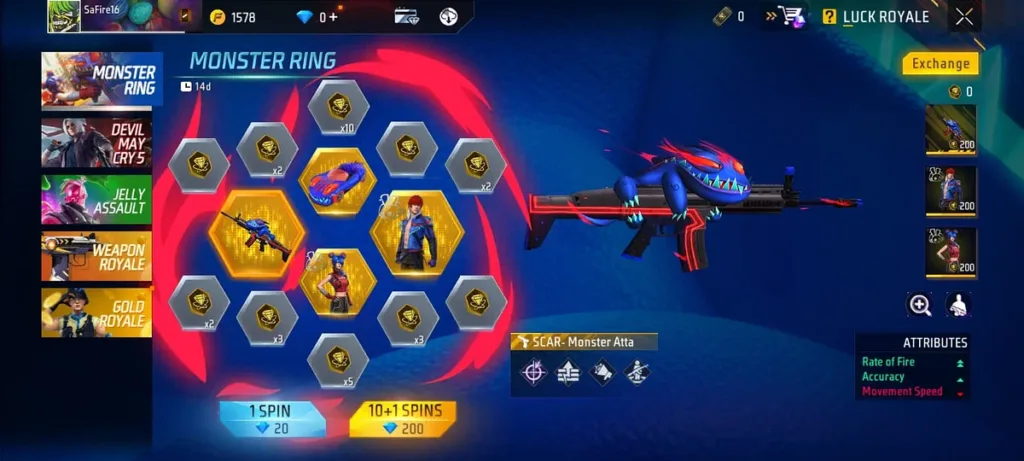Viewport: 1024px width, 461px height.
Task: Select the Jelly Assault royale
Action: tap(98, 200)
